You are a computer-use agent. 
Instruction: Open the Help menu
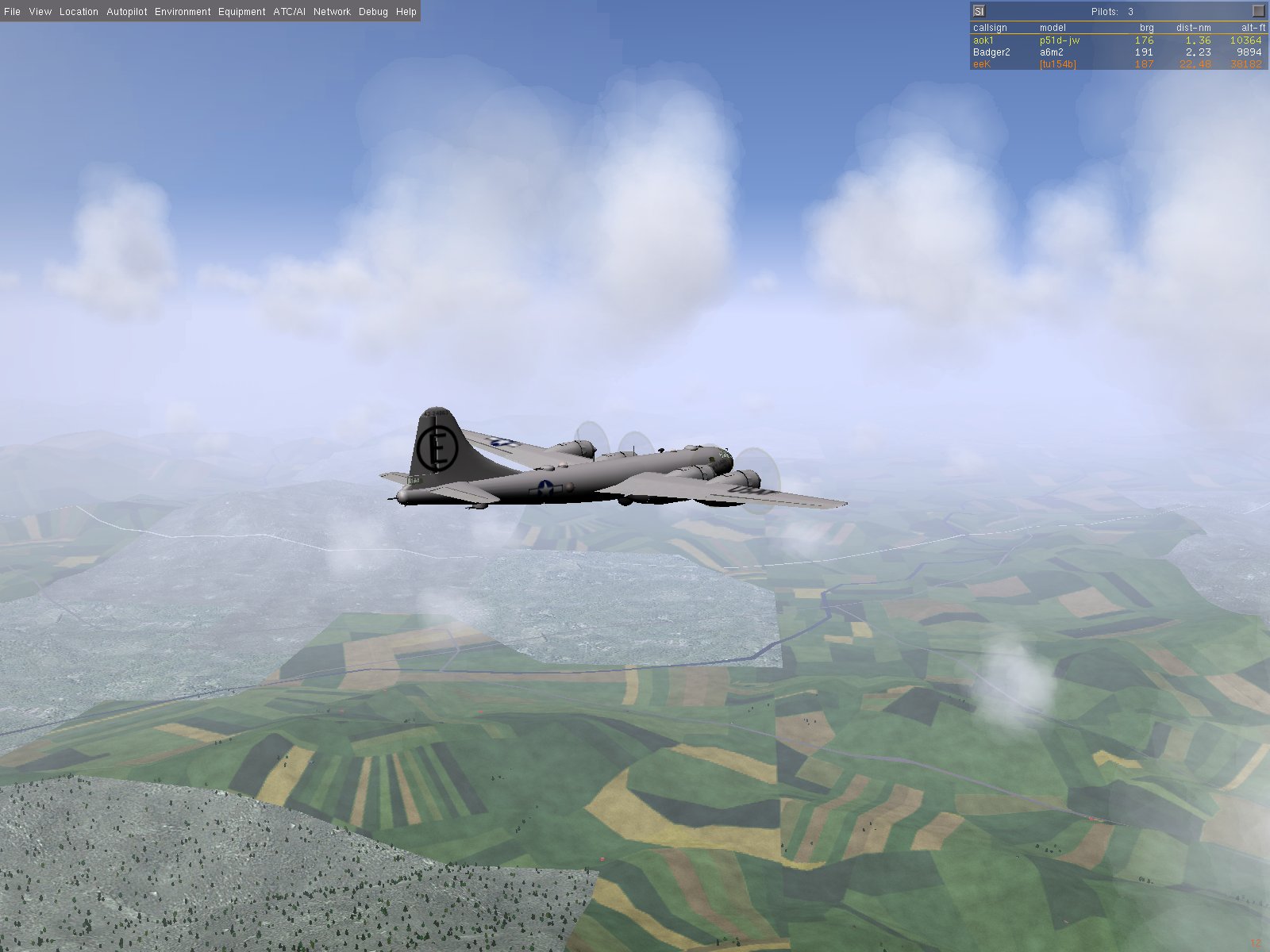click(406, 12)
